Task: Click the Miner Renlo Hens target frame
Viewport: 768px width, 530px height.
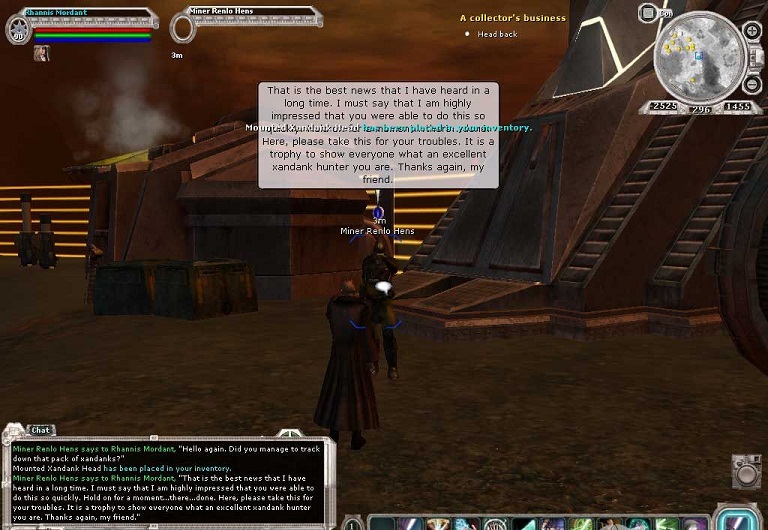Action: pyautogui.click(x=245, y=15)
